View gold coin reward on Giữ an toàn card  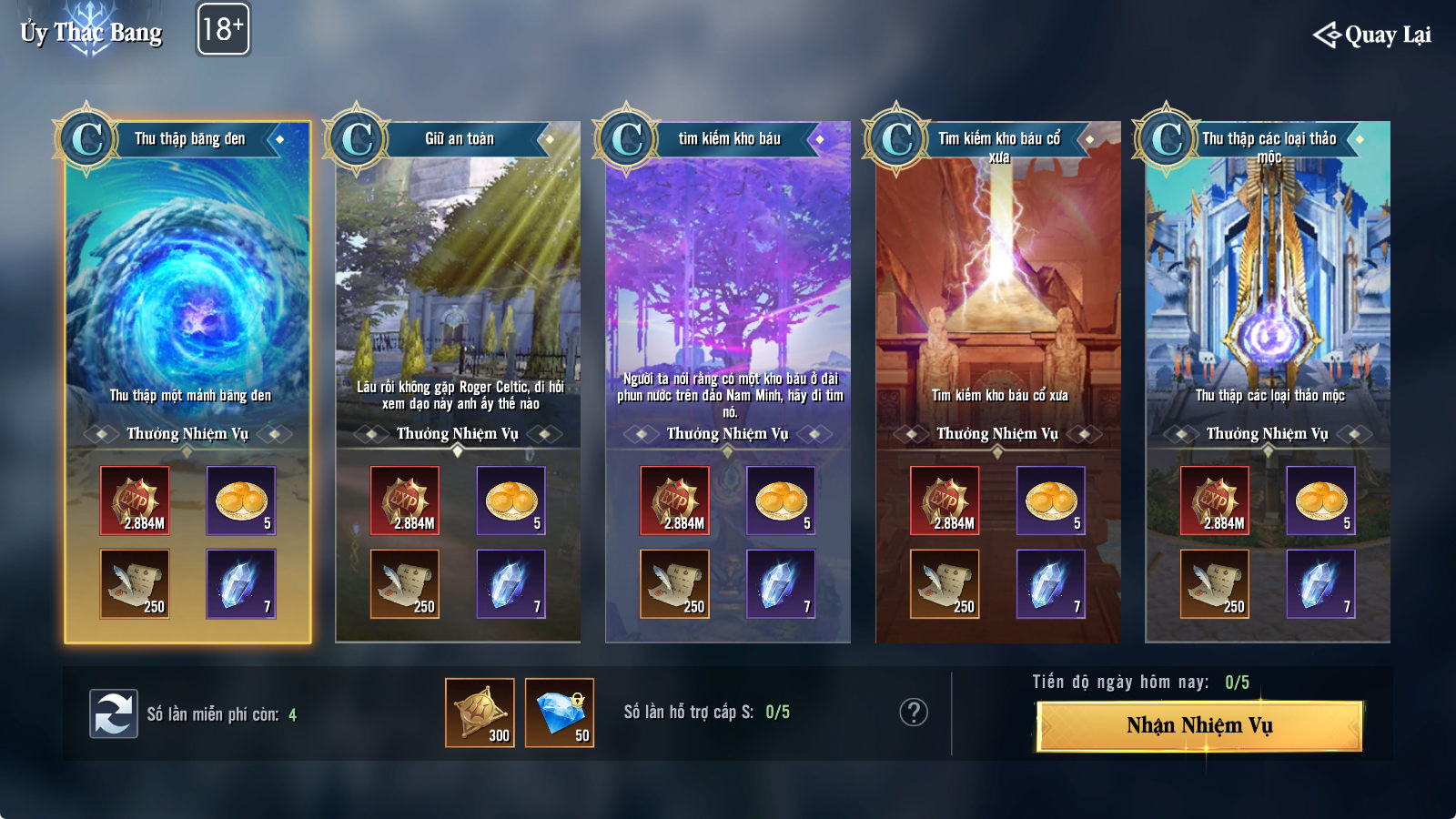point(511,500)
